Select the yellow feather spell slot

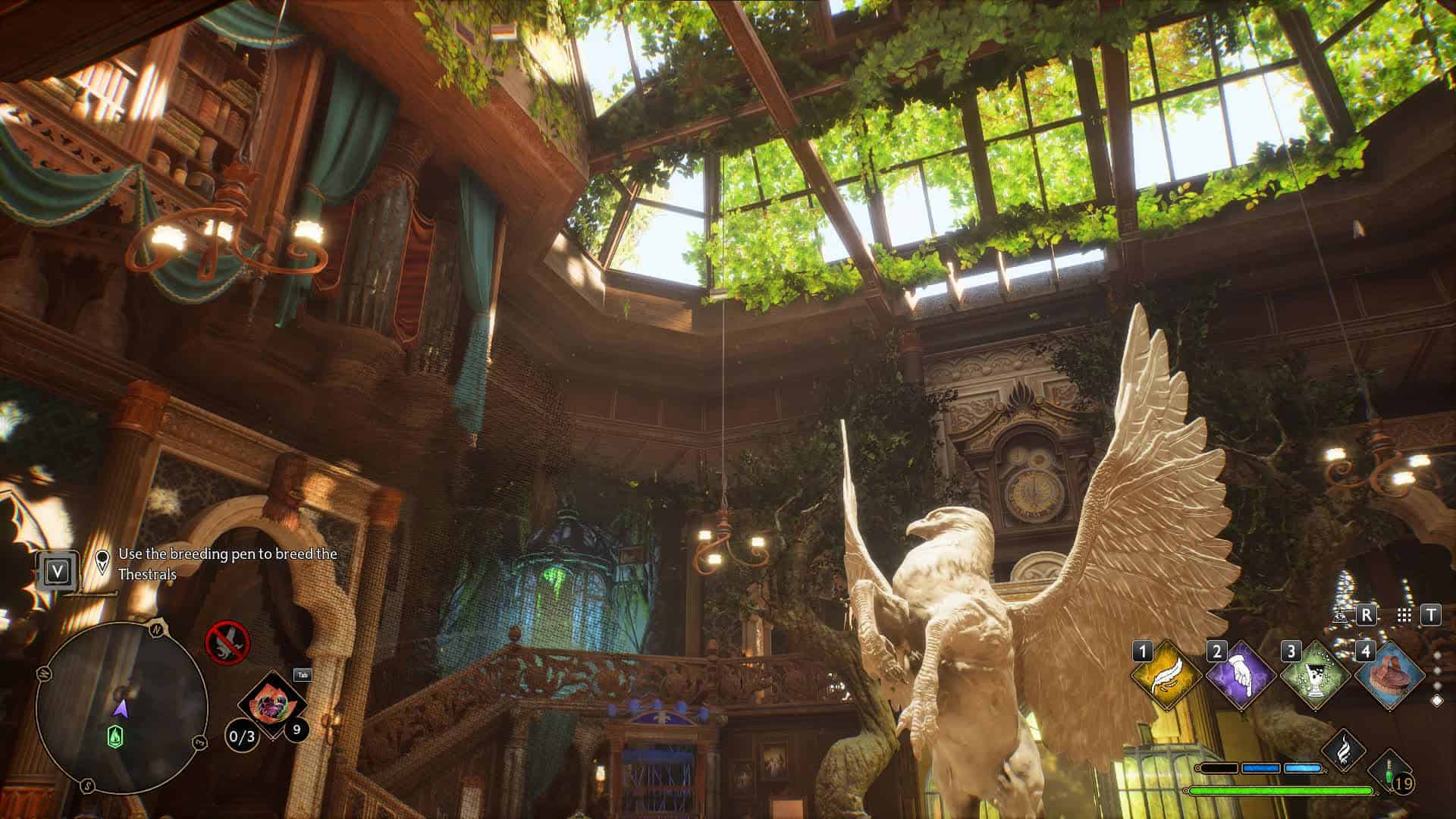tap(1166, 675)
